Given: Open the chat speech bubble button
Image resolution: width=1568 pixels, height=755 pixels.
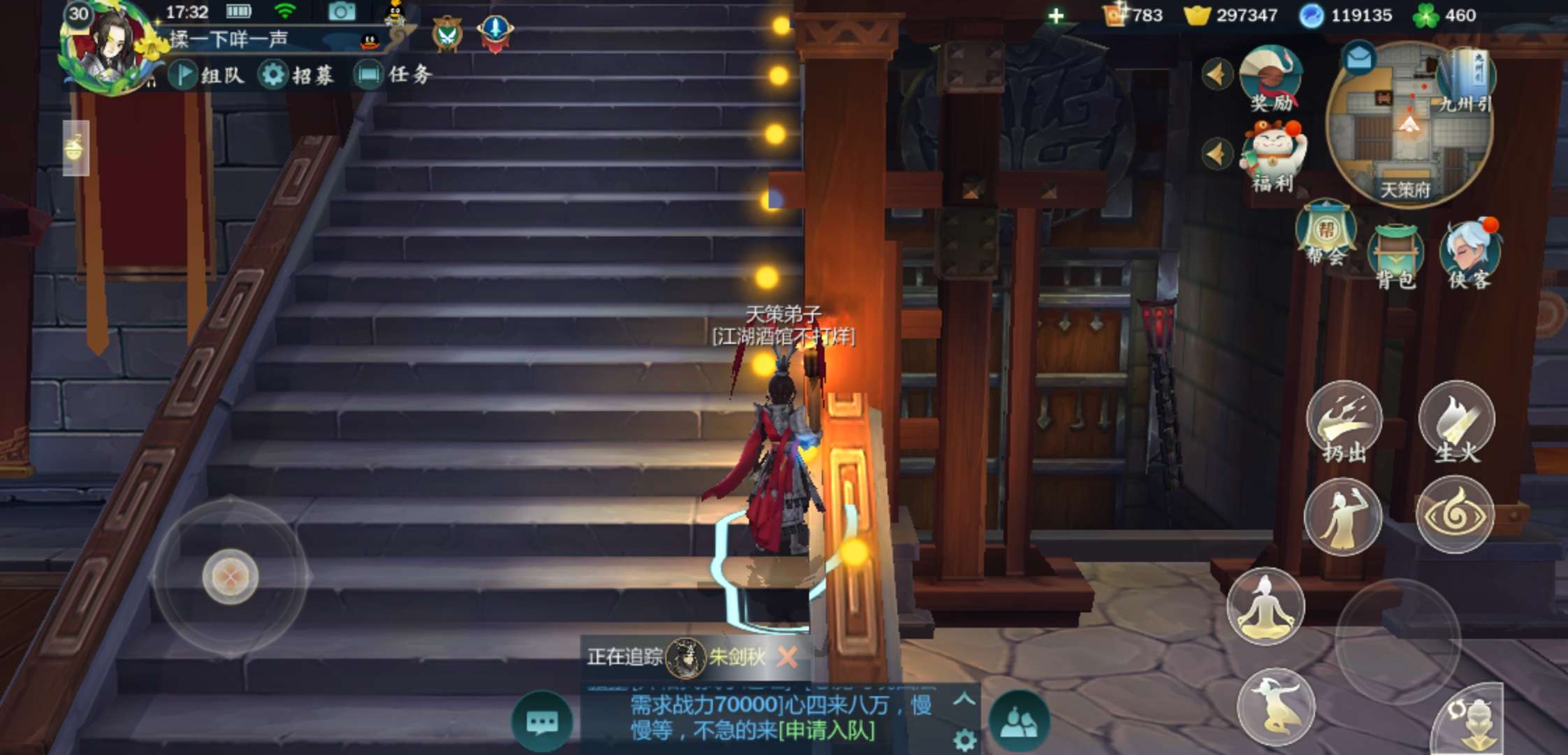Looking at the screenshot, I should click(x=542, y=721).
